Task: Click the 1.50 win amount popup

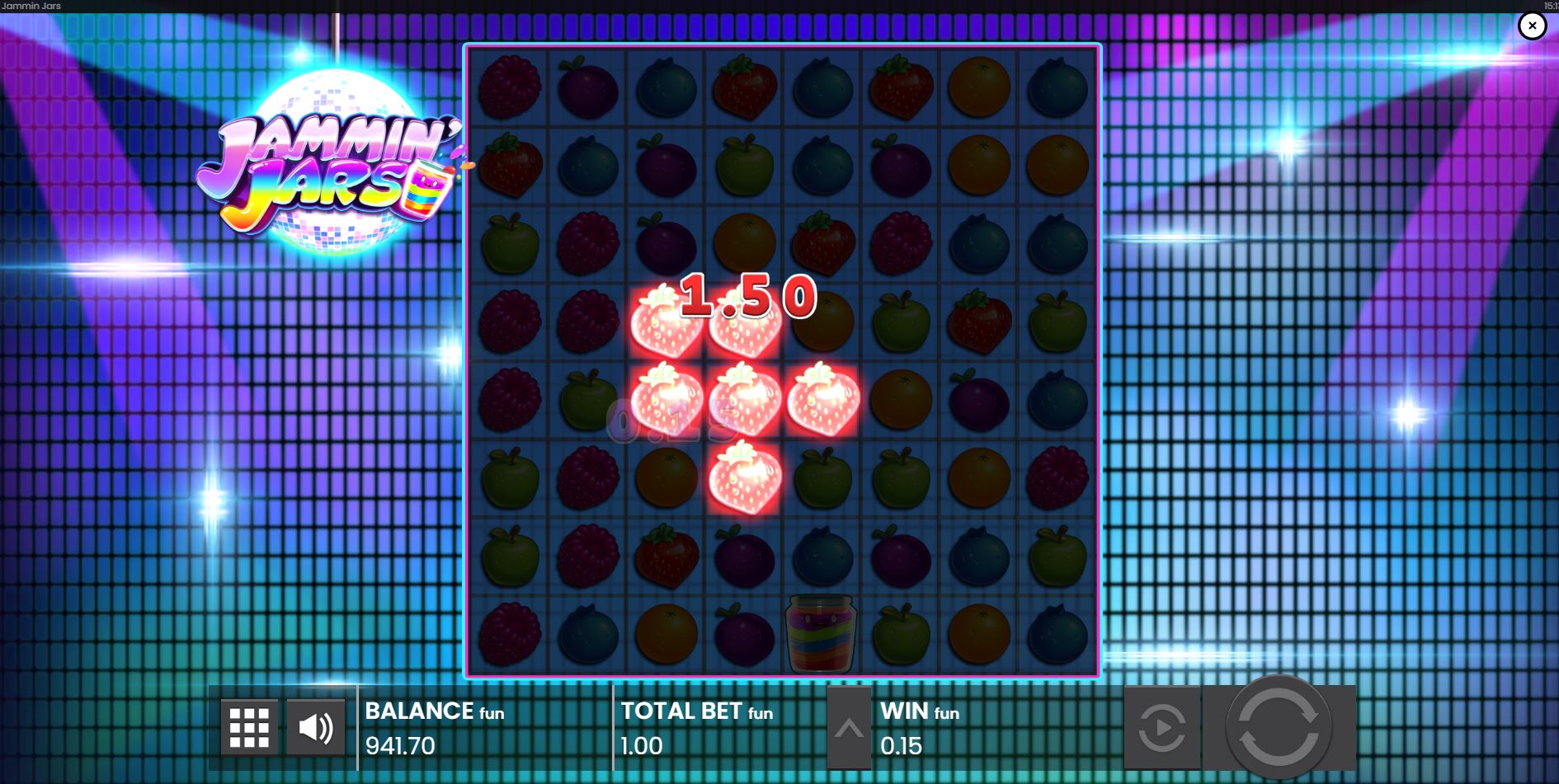Action: tap(745, 298)
